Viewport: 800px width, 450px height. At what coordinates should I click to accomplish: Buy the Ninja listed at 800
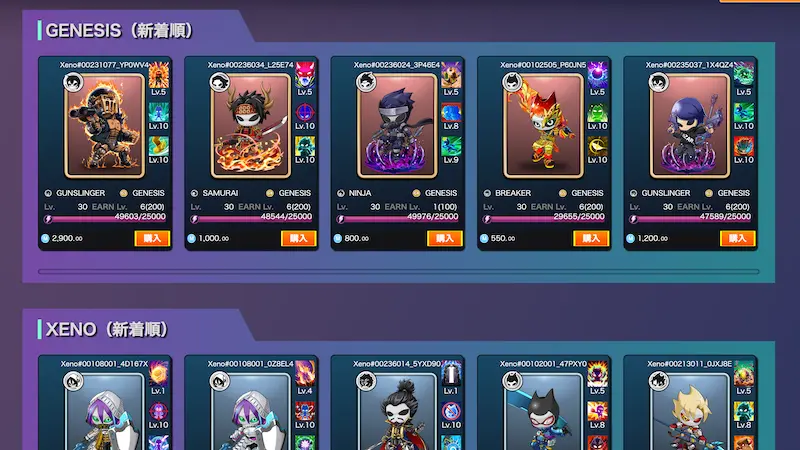[445, 239]
